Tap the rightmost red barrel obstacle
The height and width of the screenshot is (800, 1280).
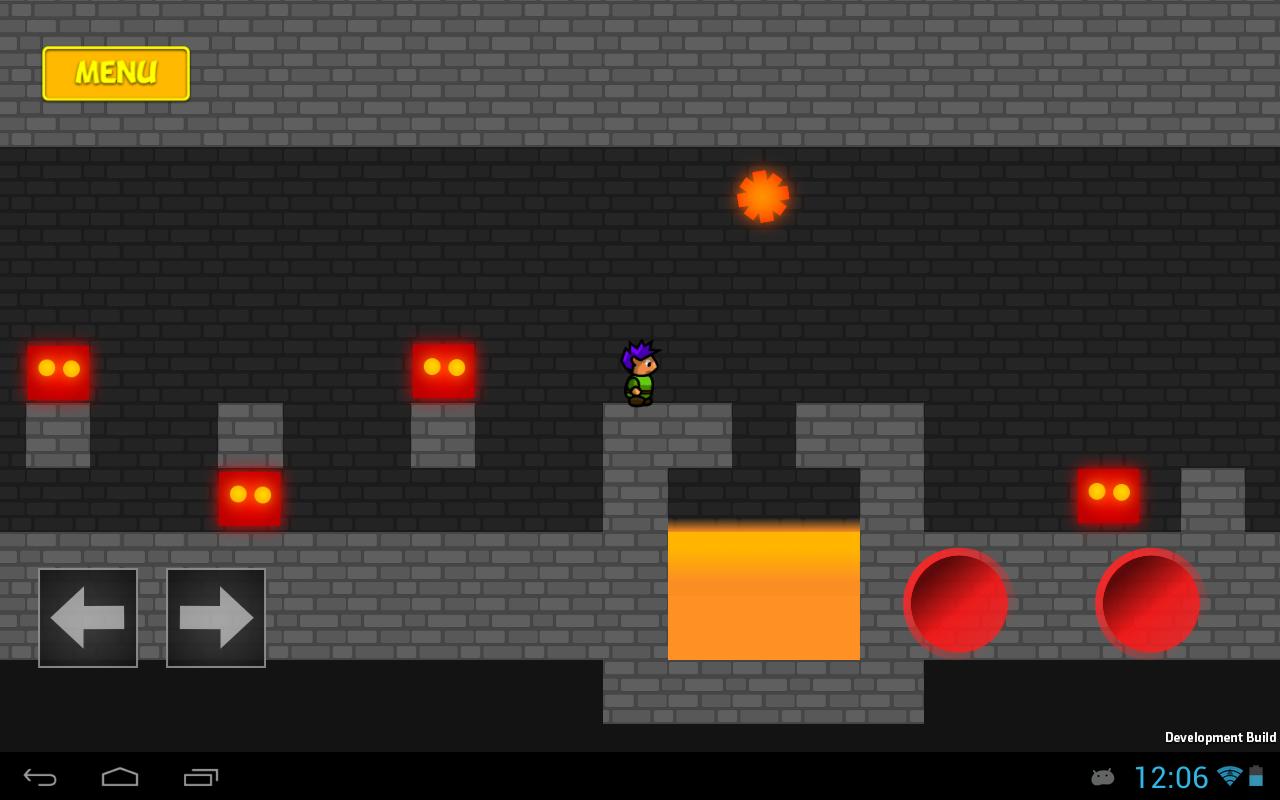click(x=1147, y=600)
